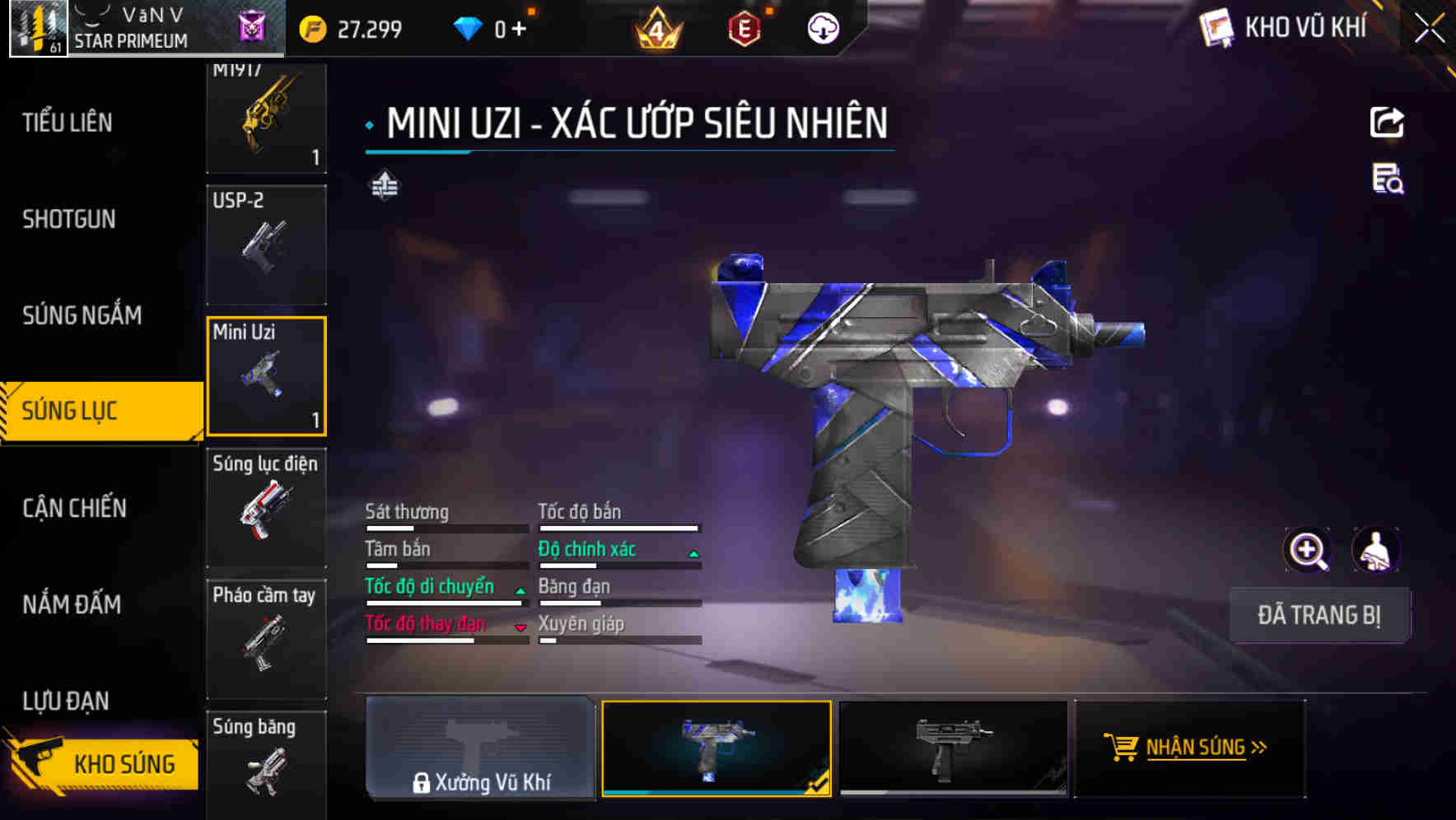Screen dimensions: 1456x820
Task: Click the cloud download icon in the top bar
Action: (823, 28)
